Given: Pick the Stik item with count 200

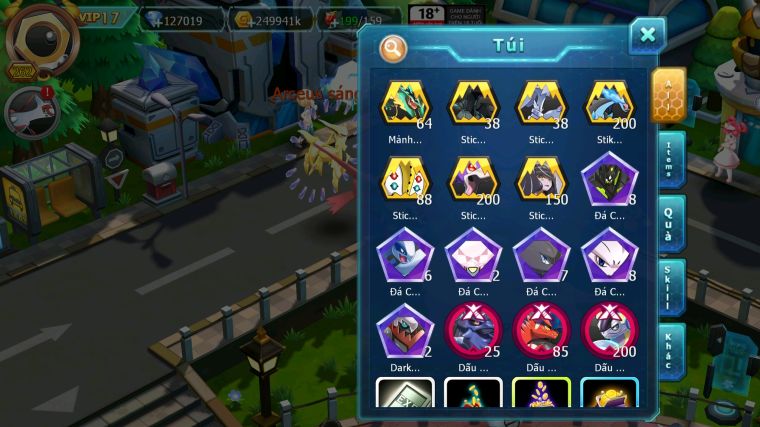Looking at the screenshot, I should [x=608, y=105].
